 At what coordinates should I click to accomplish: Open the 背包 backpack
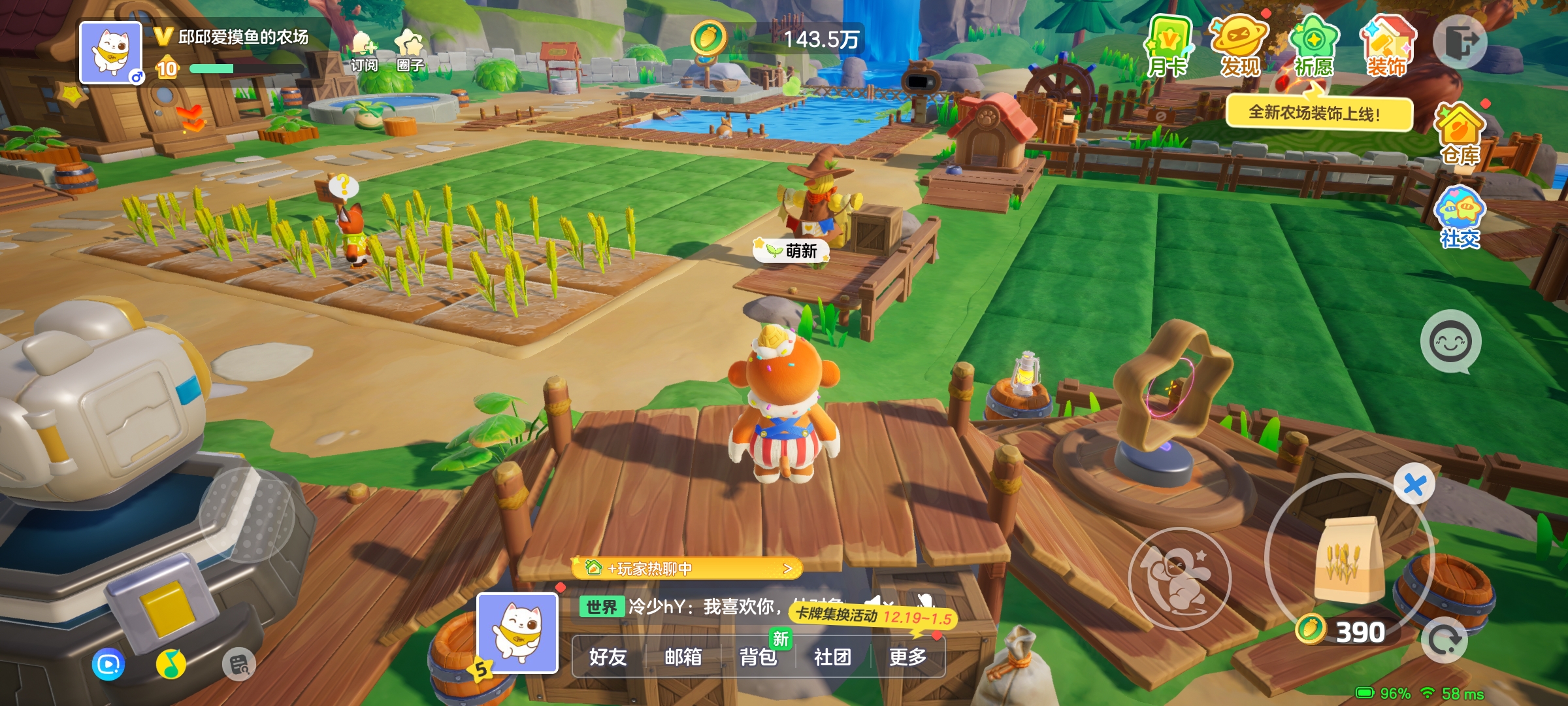pos(758,656)
